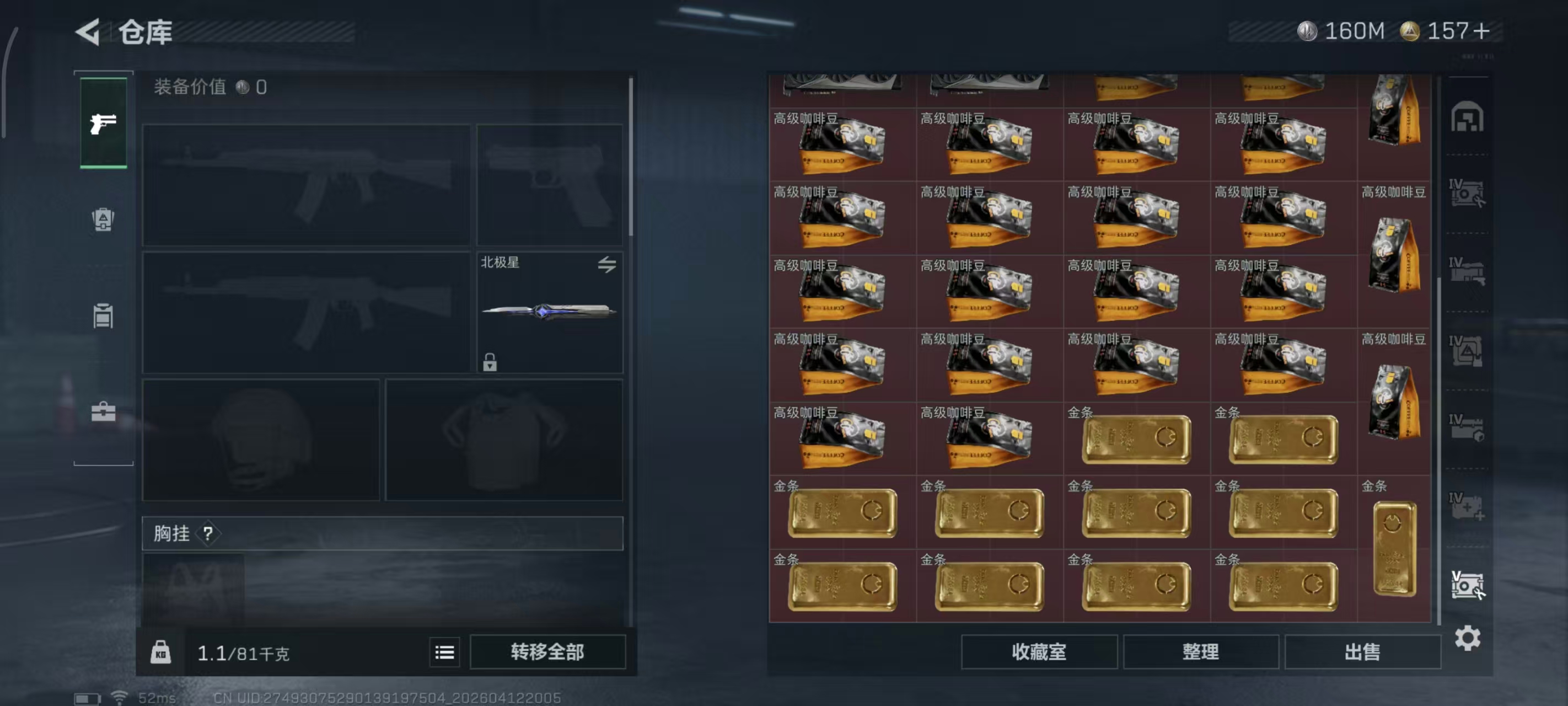This screenshot has width=1568, height=706.
Task: Select the pistol weapons tab on left sidebar
Action: [103, 124]
